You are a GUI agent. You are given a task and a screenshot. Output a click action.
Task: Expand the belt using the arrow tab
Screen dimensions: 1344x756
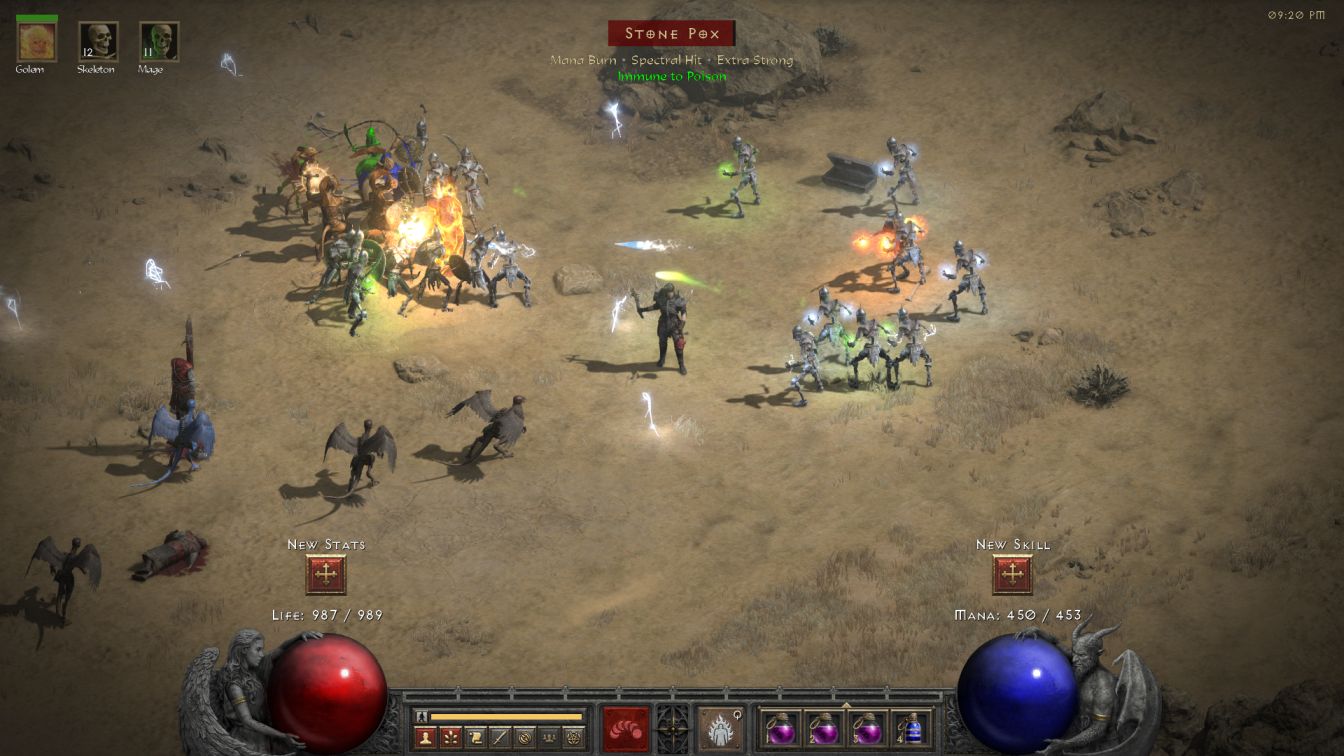click(x=846, y=704)
